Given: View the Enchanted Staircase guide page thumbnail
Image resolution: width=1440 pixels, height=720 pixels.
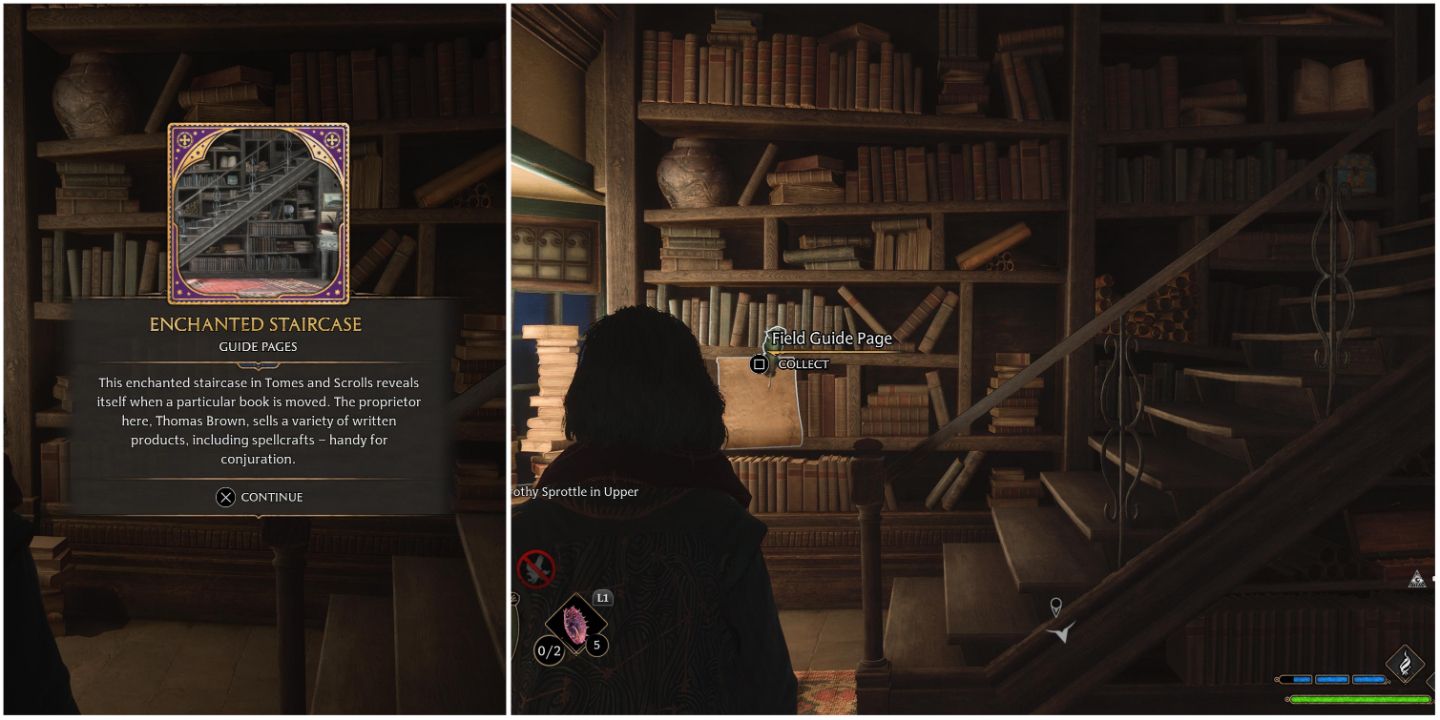Looking at the screenshot, I should coord(258,213).
